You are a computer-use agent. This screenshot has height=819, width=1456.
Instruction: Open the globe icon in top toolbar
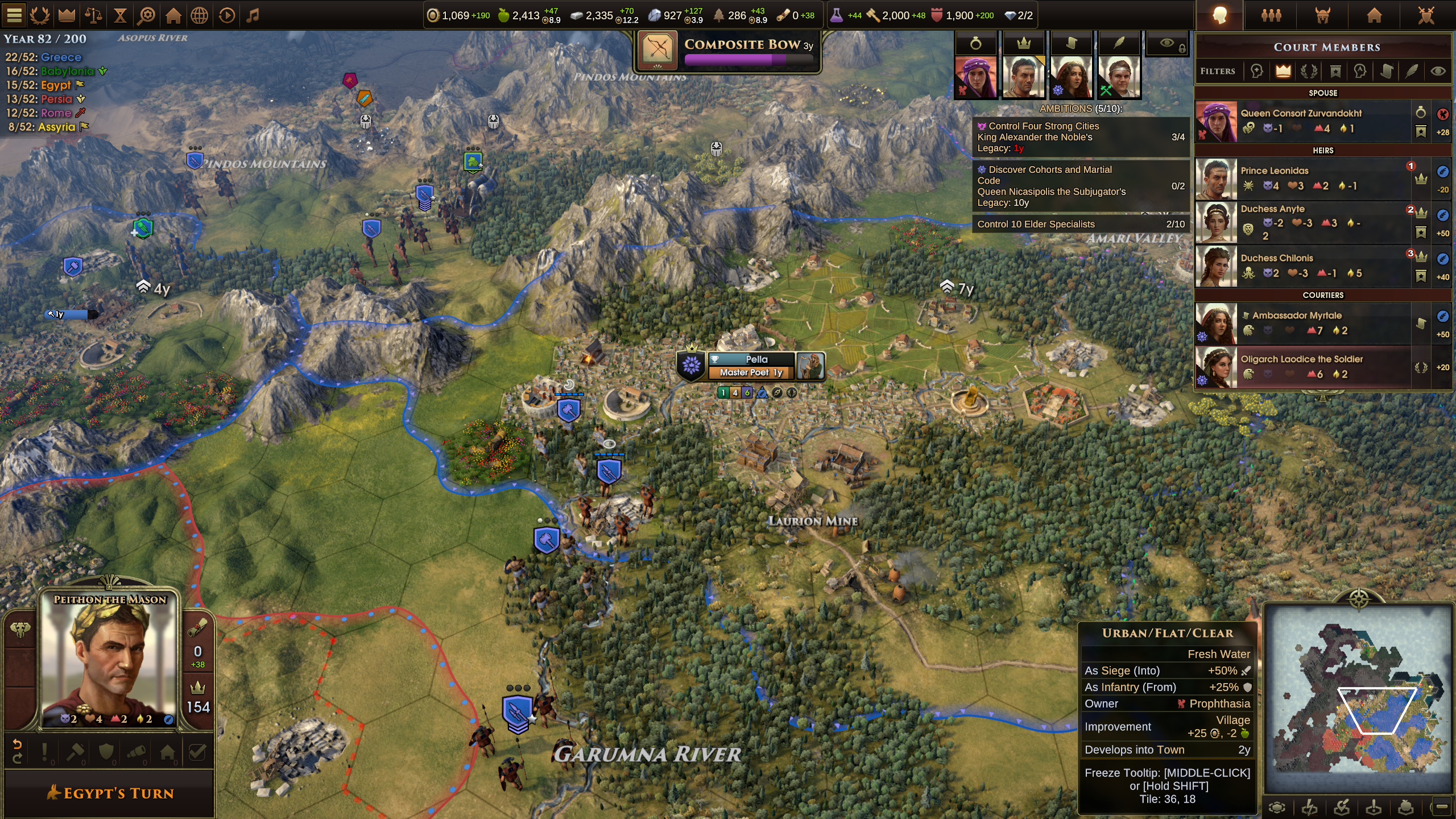point(200,15)
